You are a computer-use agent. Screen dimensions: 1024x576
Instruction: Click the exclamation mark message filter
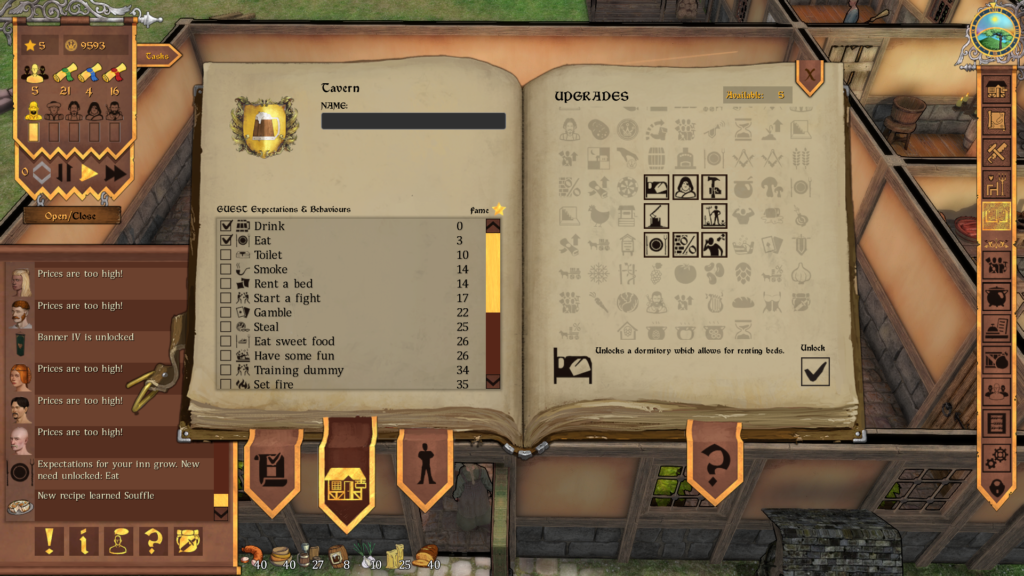(x=48, y=541)
